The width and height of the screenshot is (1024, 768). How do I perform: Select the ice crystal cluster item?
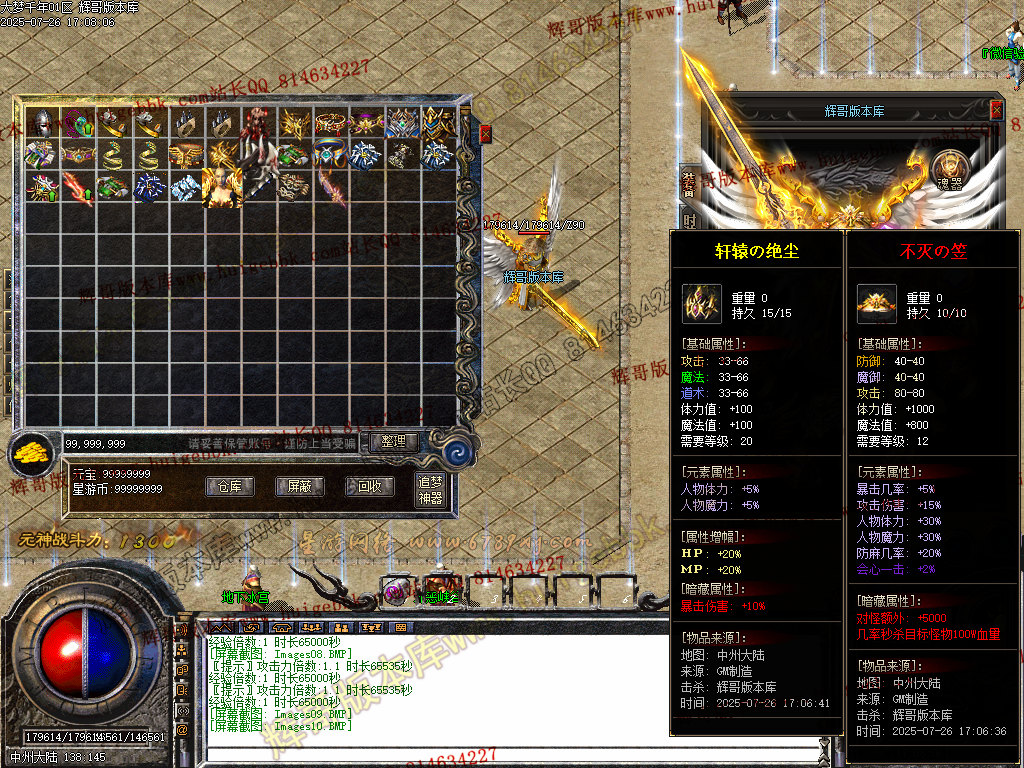tap(185, 187)
